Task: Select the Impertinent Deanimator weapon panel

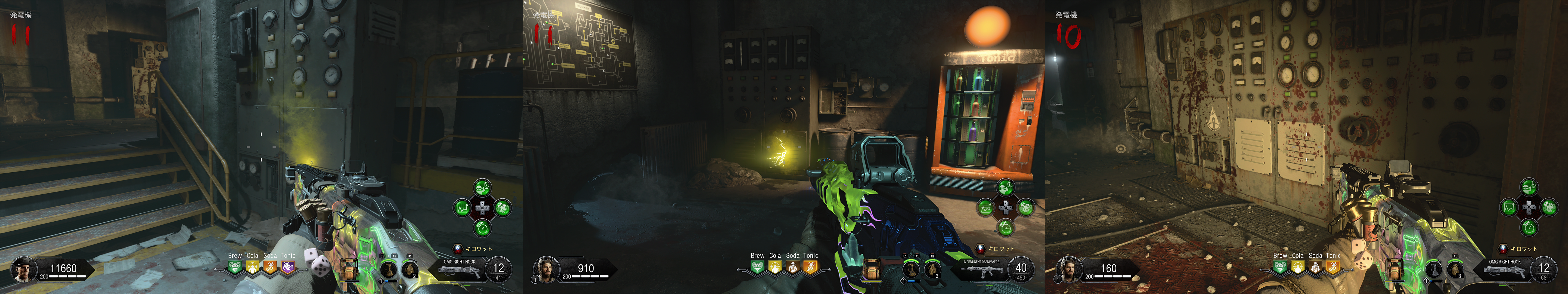Action: pyautogui.click(x=981, y=269)
